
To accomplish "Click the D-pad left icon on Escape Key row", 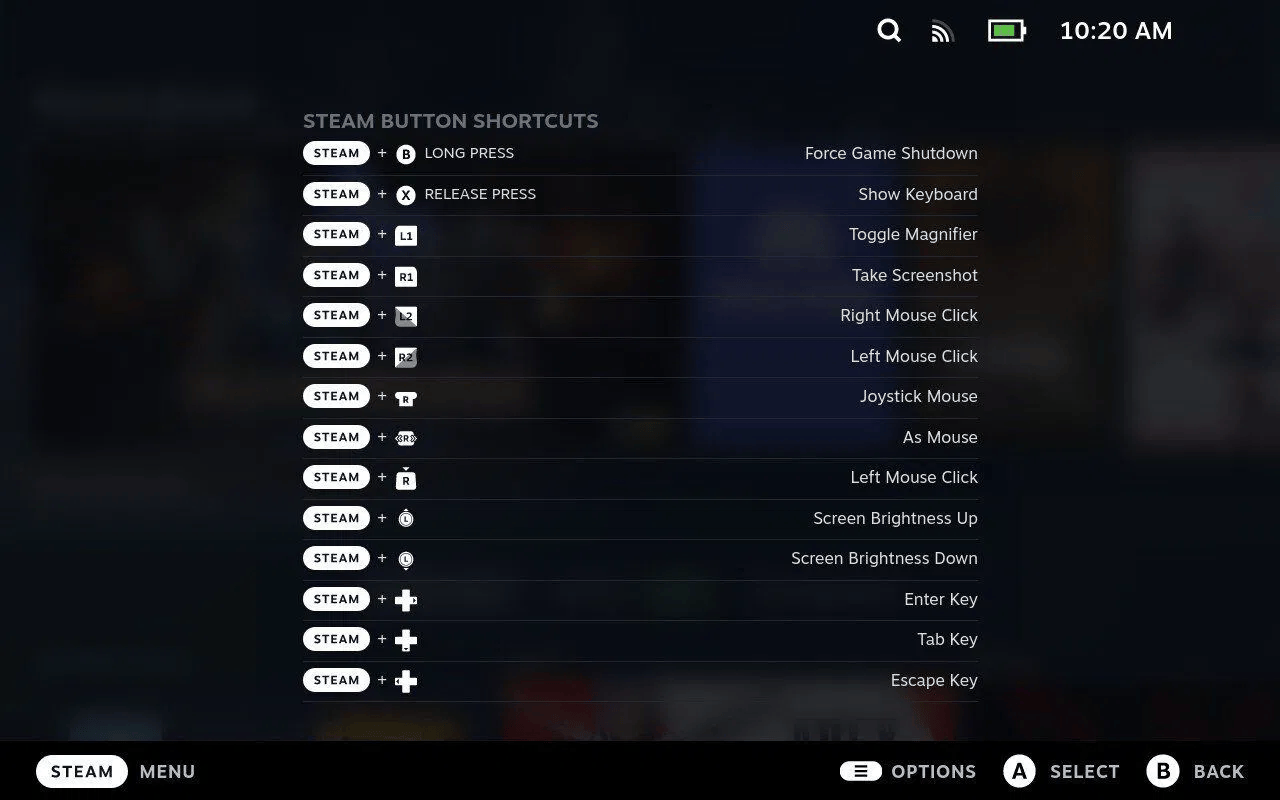I will coord(405,680).
